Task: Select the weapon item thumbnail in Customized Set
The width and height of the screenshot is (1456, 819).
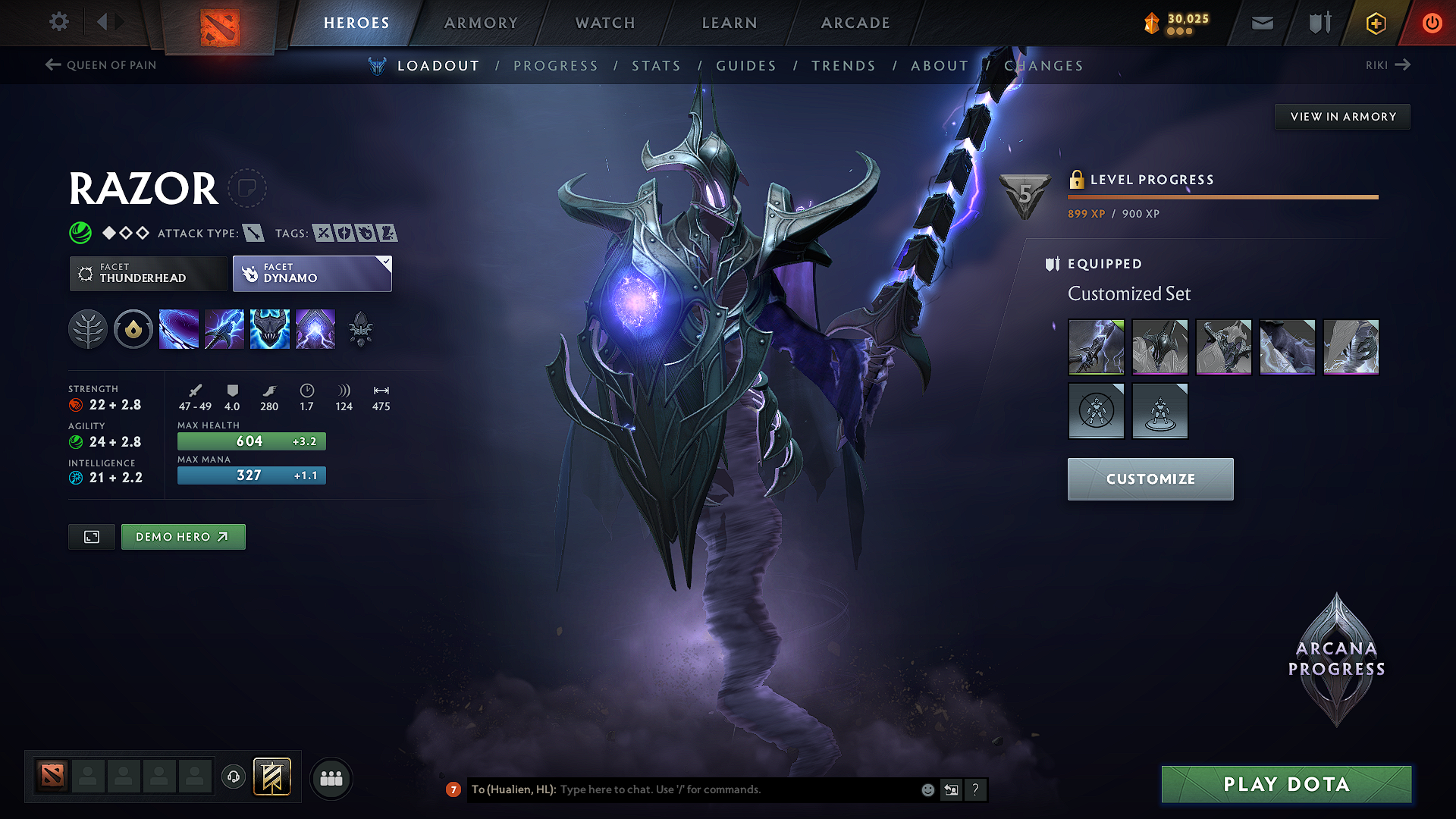Action: (x=1096, y=347)
